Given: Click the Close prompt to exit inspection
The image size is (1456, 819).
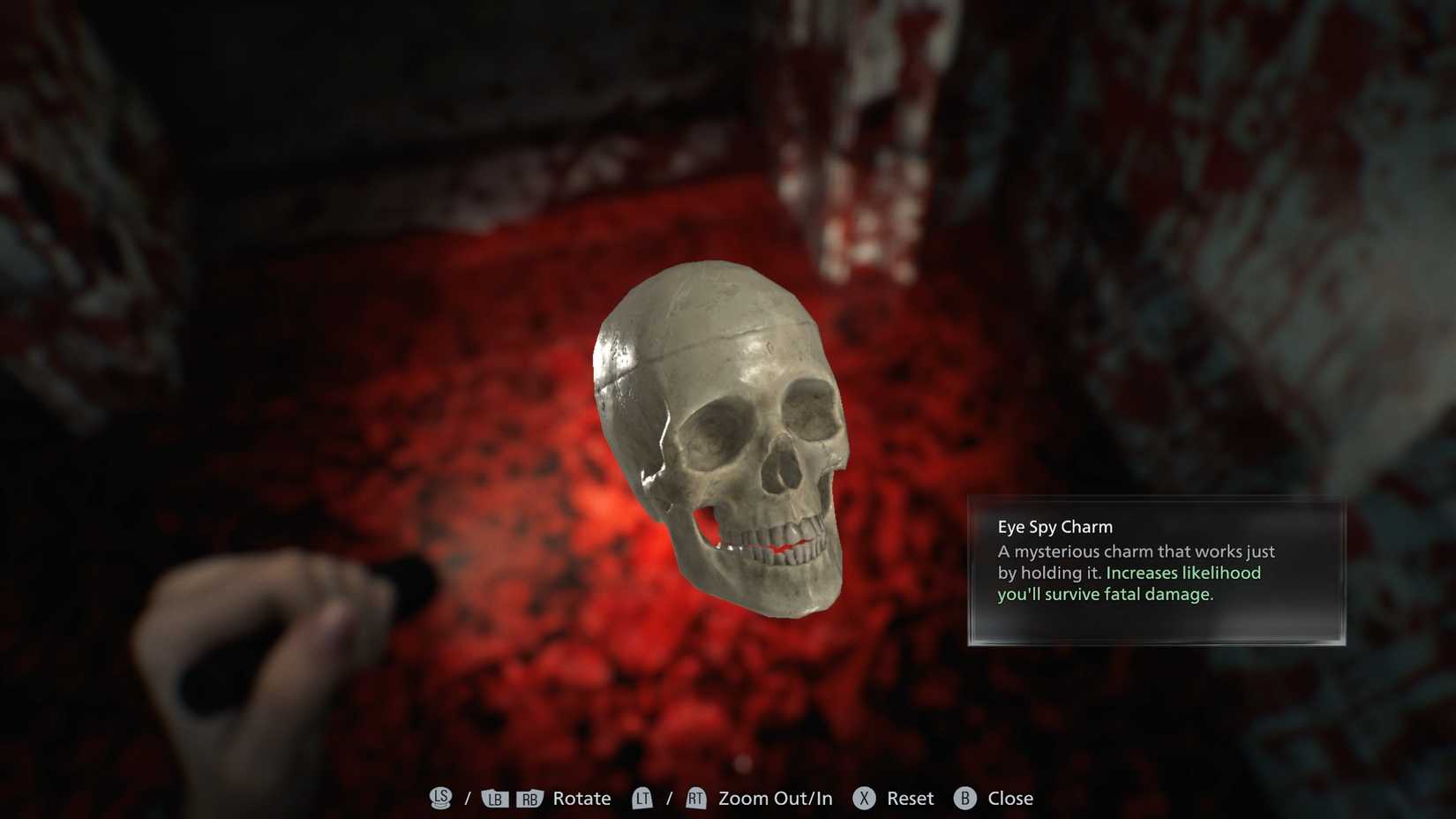Looking at the screenshot, I should click(1010, 799).
